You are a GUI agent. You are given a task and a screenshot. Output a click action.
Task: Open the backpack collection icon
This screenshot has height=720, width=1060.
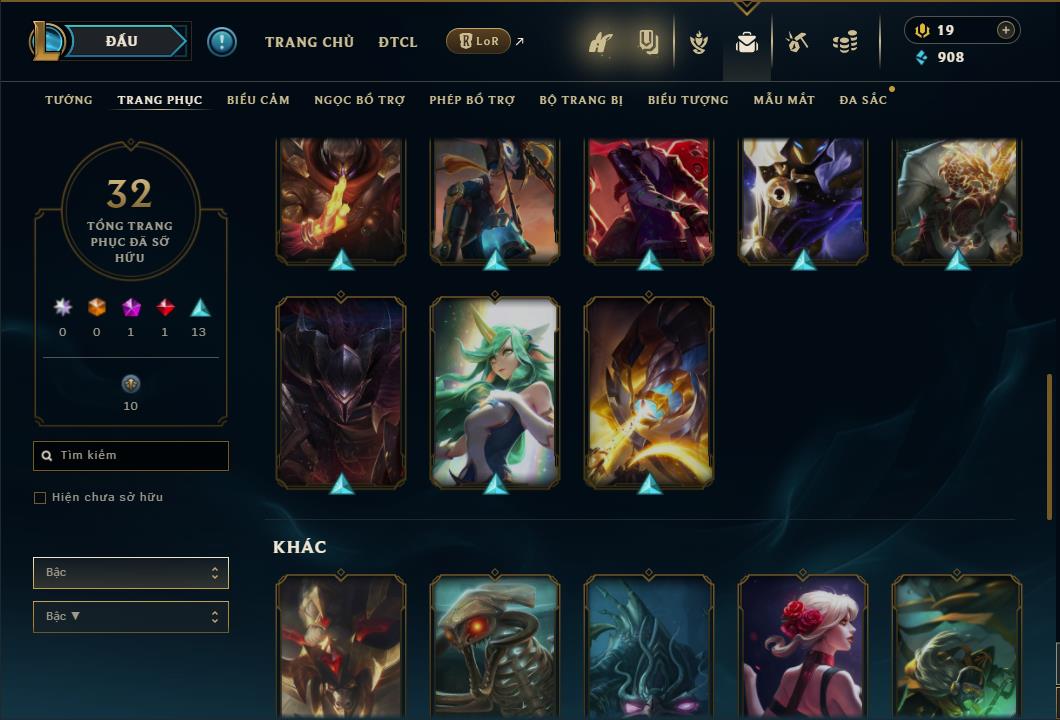point(746,42)
